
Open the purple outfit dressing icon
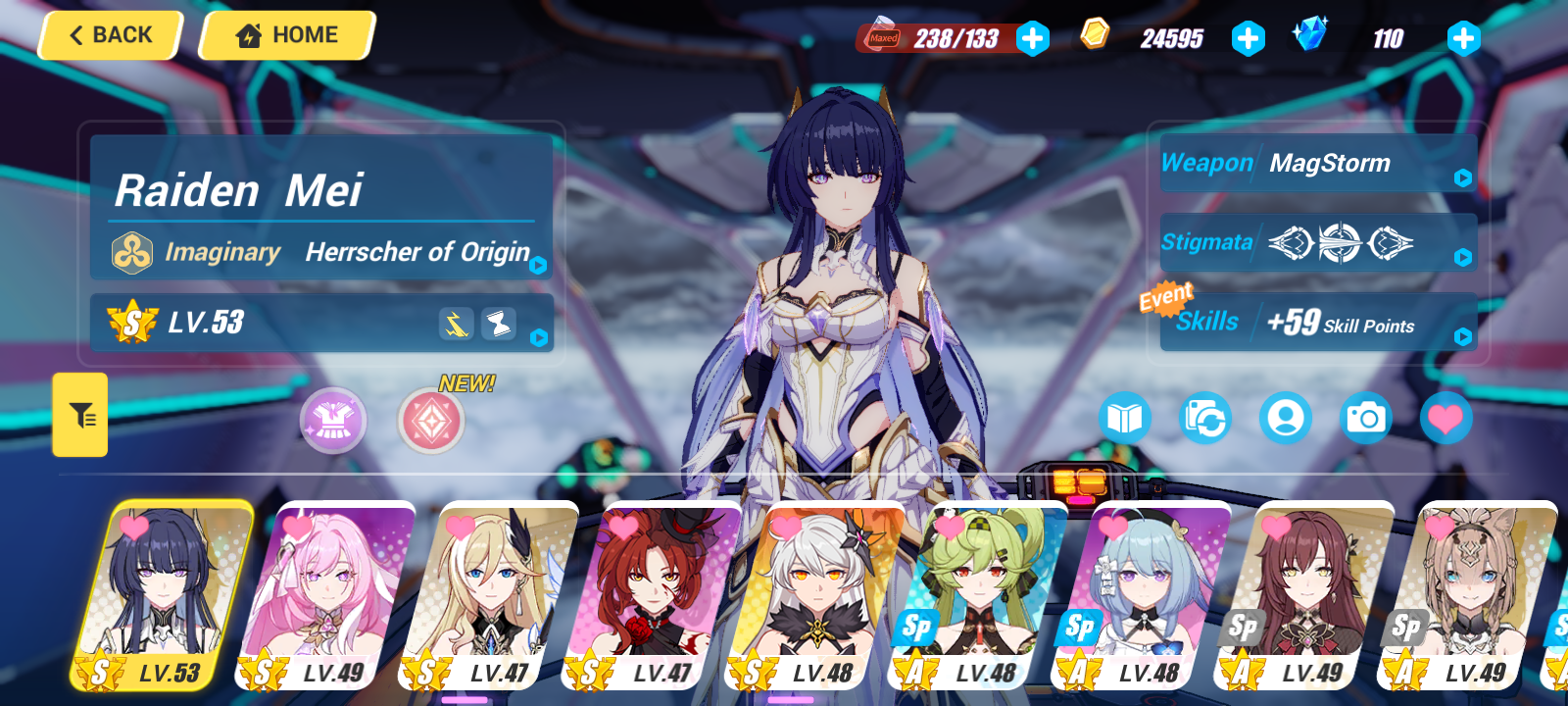pos(332,420)
